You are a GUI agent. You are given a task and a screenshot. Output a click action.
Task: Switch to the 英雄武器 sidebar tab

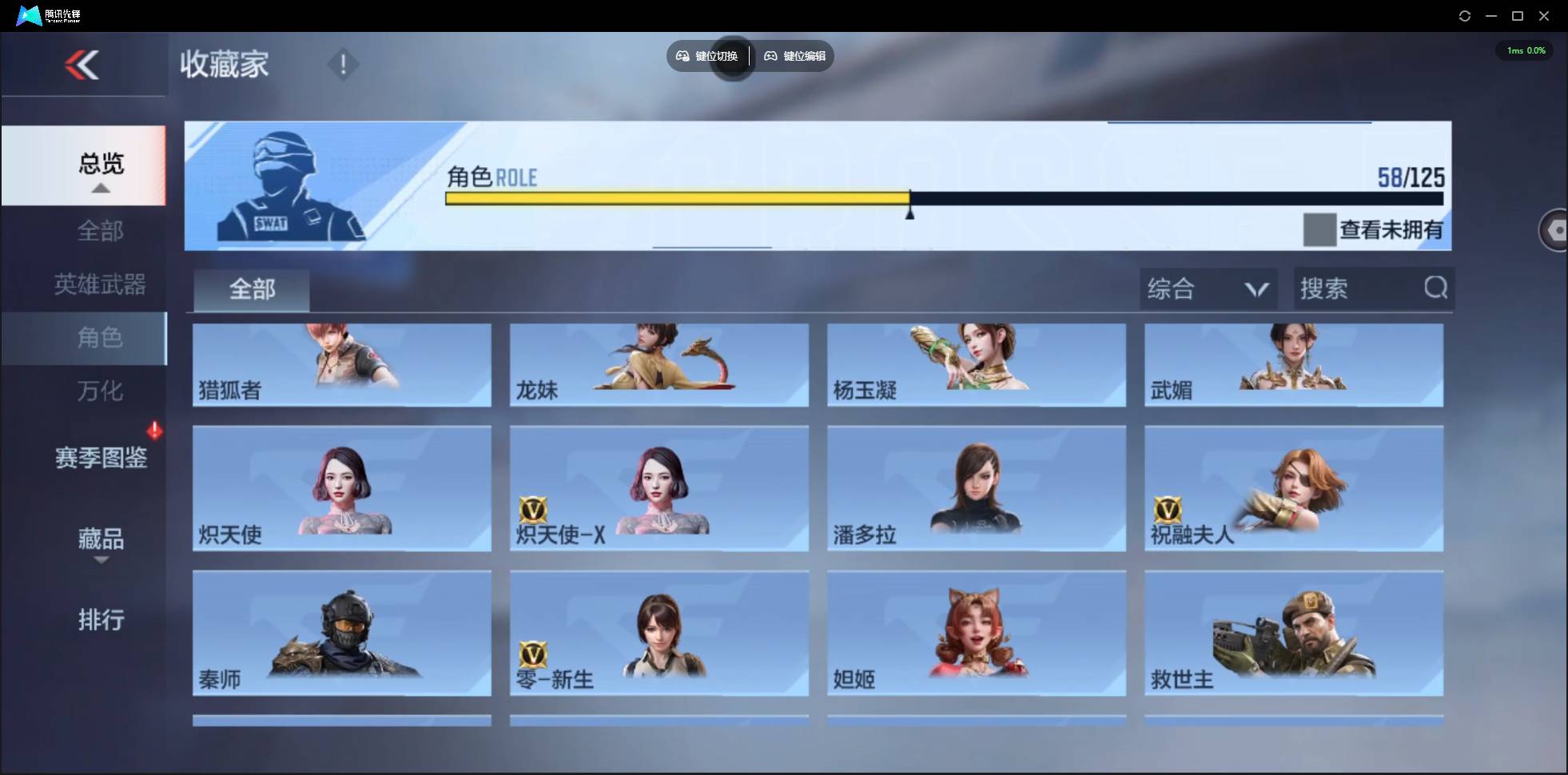tap(100, 284)
